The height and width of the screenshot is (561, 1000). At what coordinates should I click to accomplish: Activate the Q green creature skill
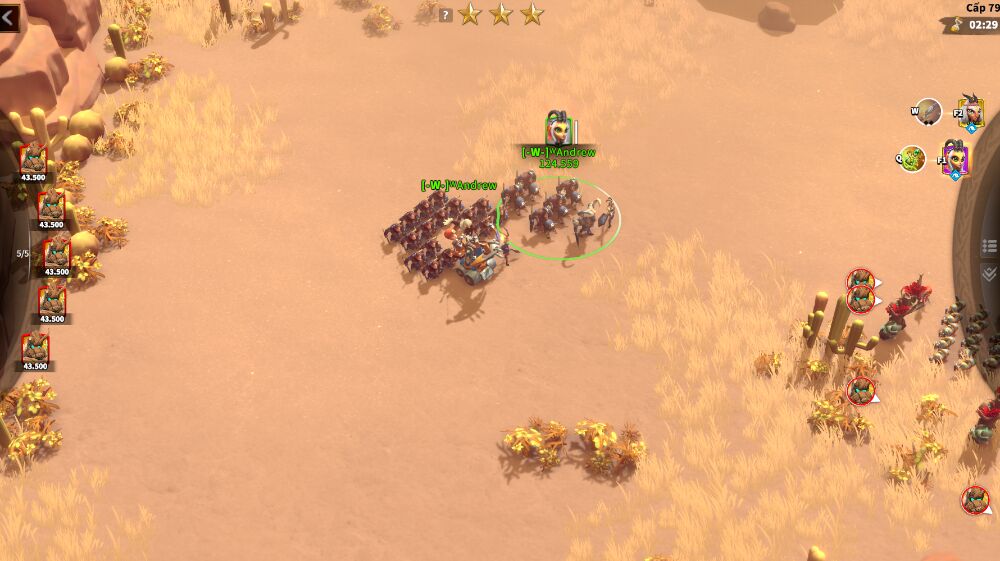click(x=912, y=158)
